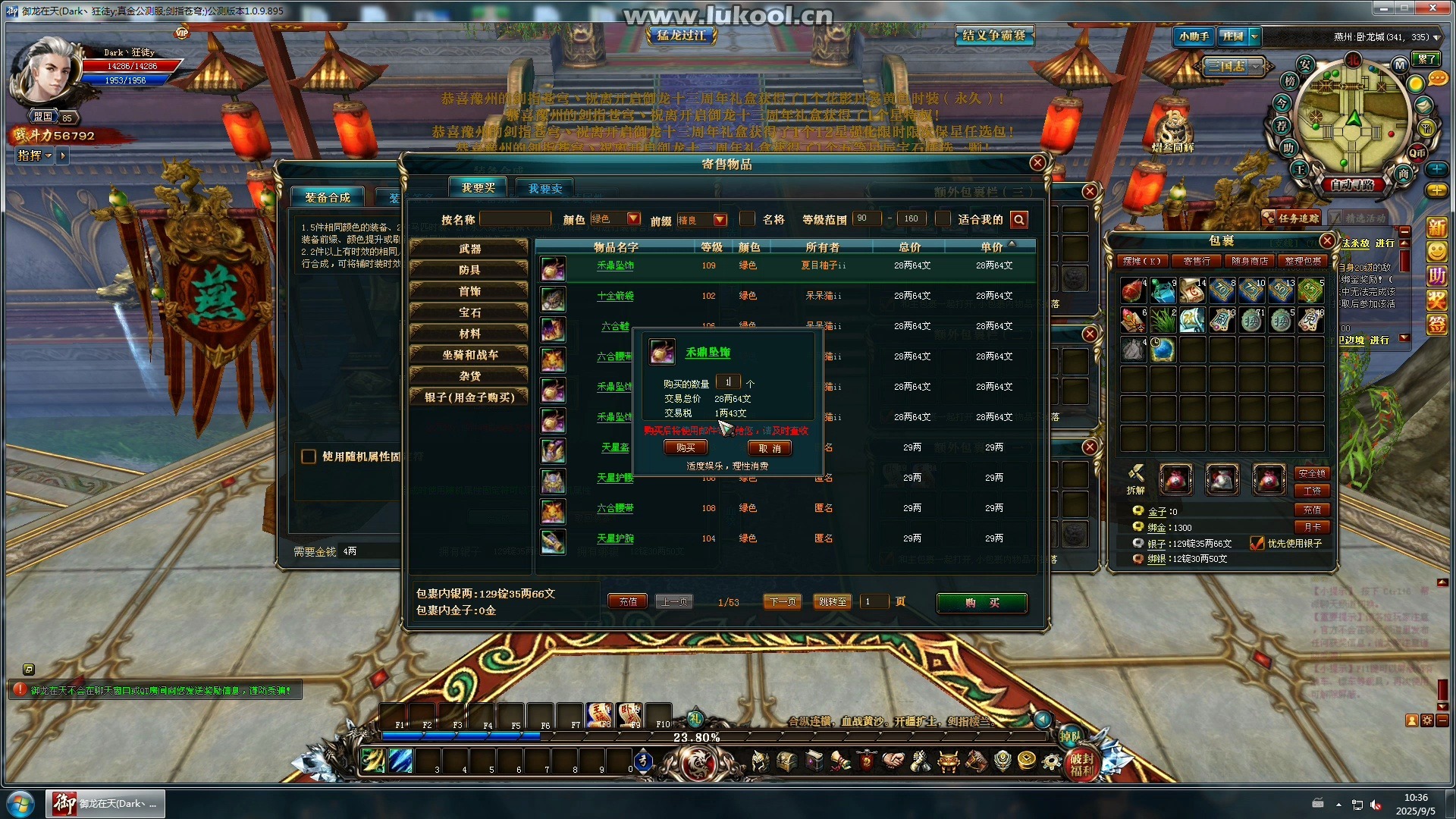Viewport: 1456px width, 819px height.
Task: Click the orange search magnifier button
Action: [x=1019, y=220]
